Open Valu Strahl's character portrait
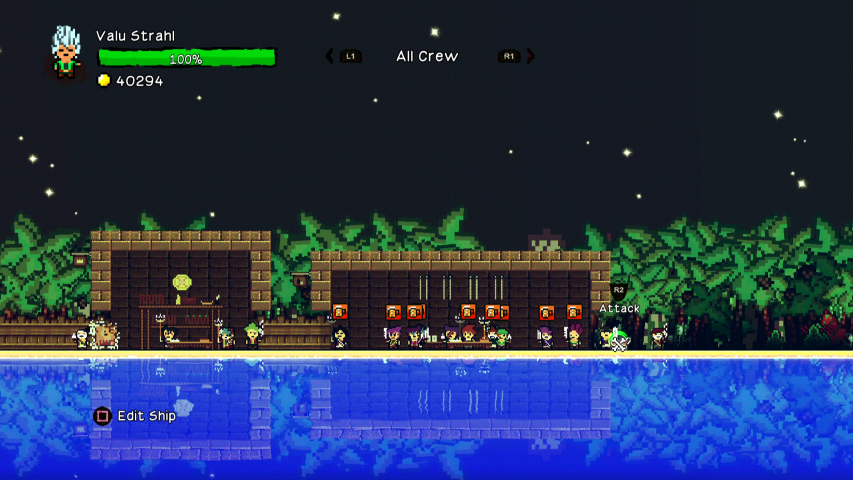The image size is (853, 480). [67, 52]
